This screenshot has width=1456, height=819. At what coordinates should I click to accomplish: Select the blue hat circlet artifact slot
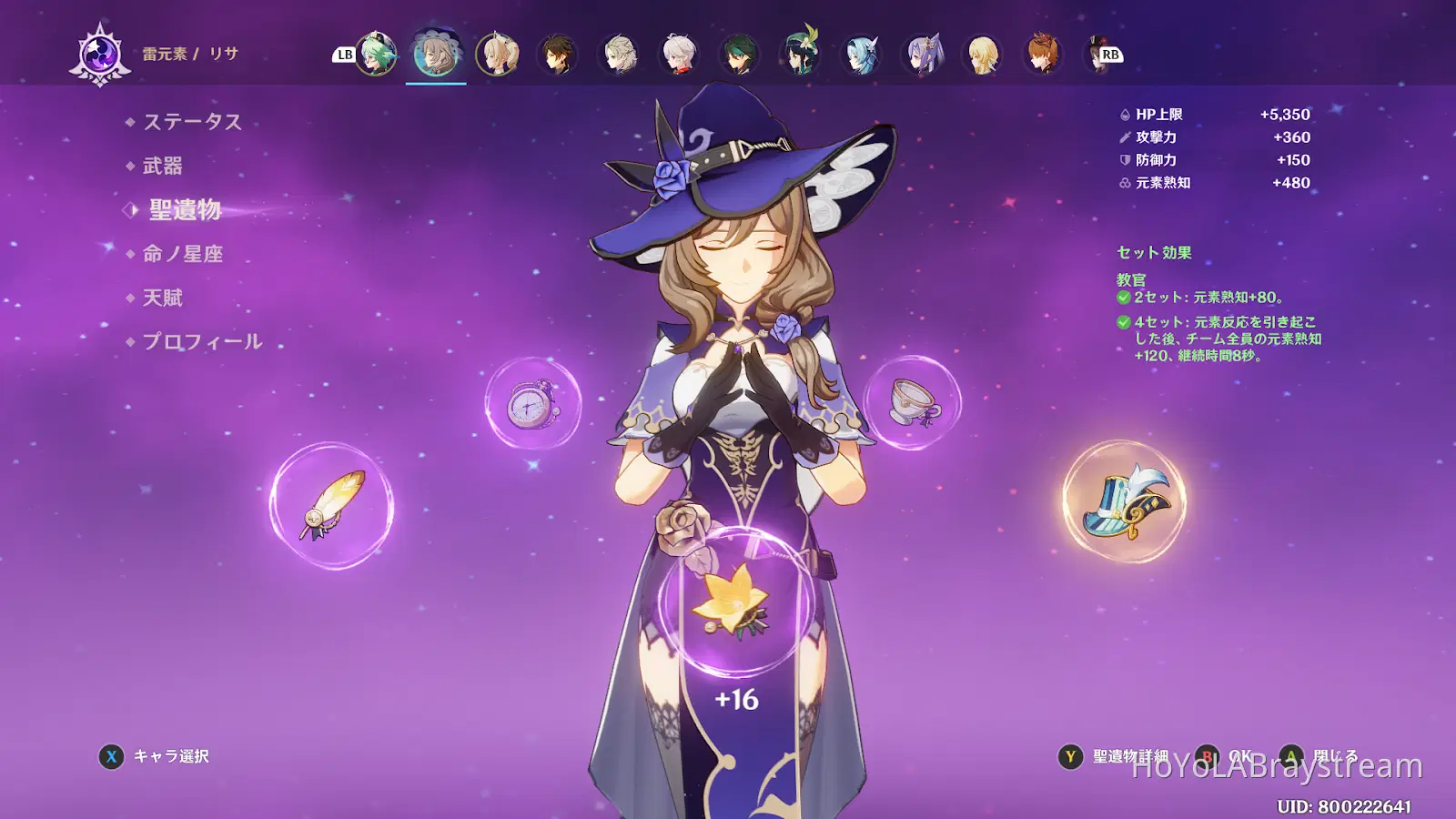[1125, 502]
